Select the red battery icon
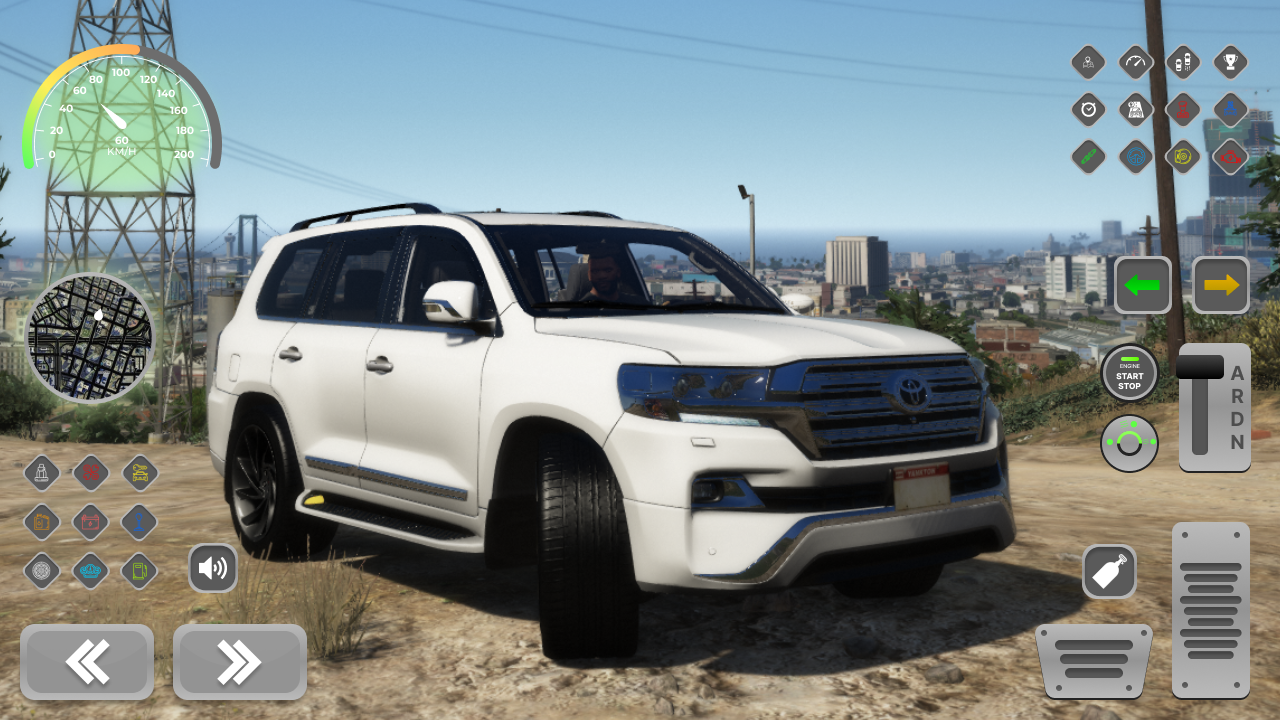Screen dimensions: 1280x720 point(89,523)
